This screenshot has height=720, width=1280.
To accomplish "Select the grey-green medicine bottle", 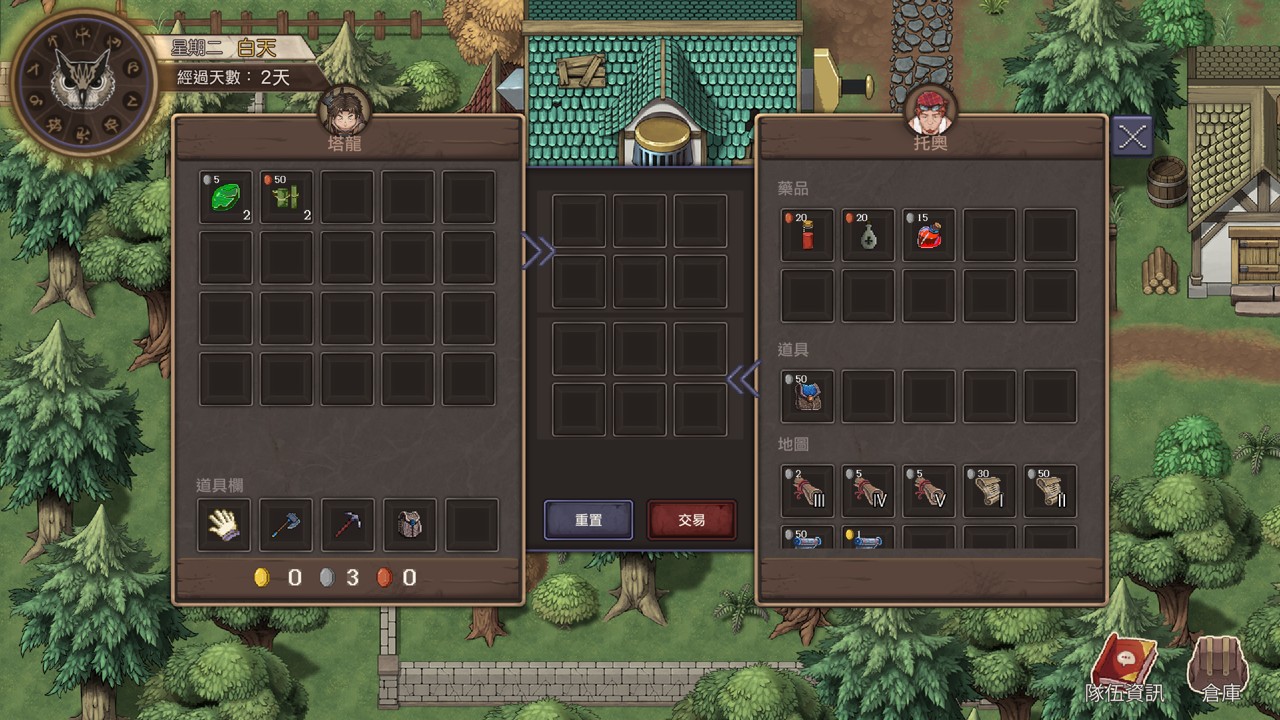I will click(868, 236).
